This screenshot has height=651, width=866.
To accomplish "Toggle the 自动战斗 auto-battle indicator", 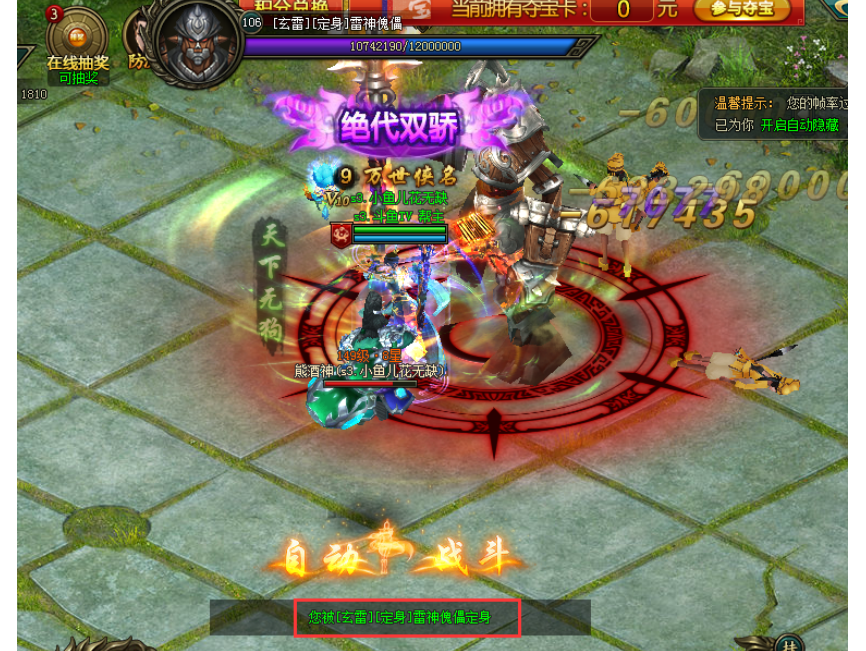I will click(397, 557).
